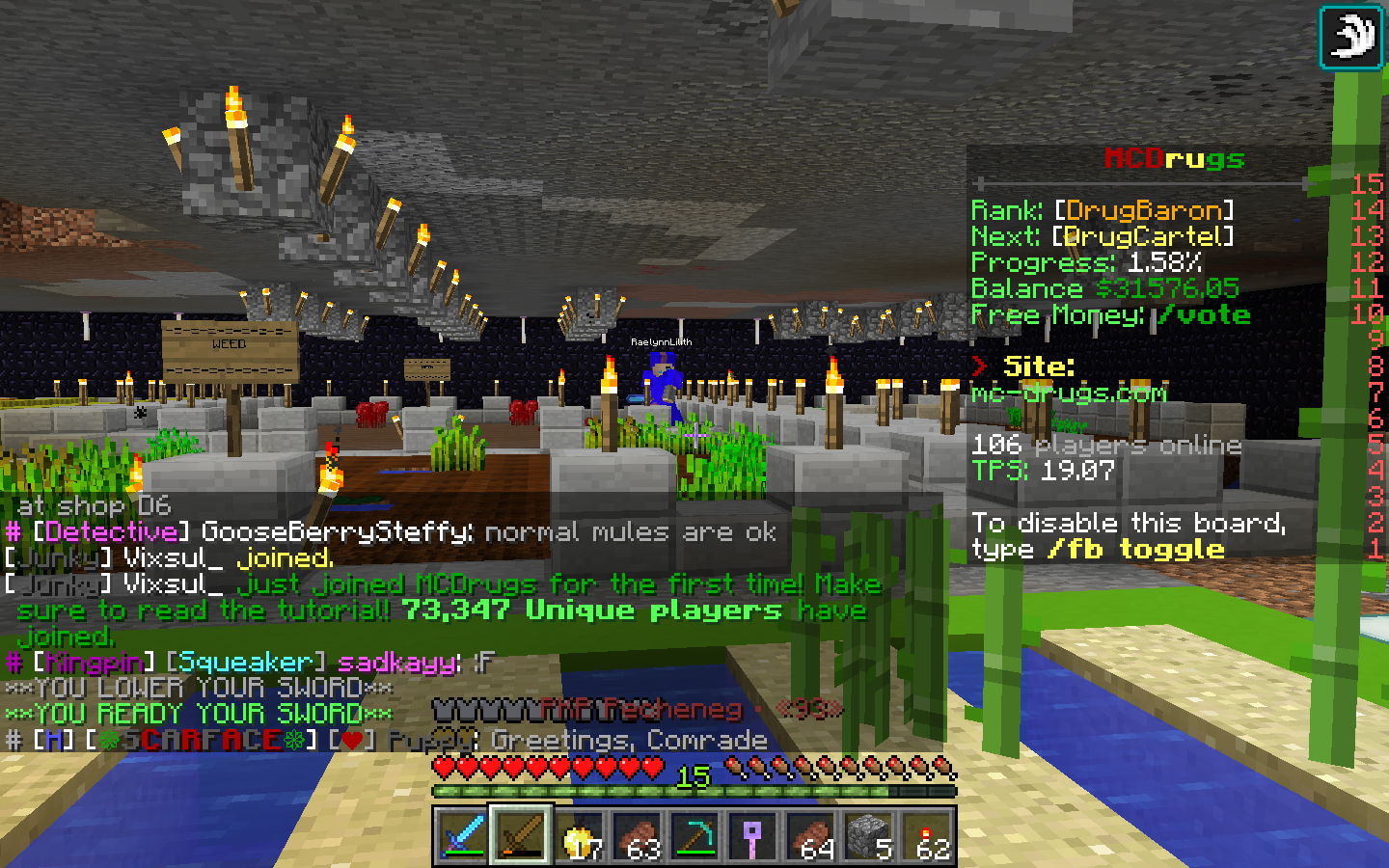Select the brown item stack of 63

click(x=637, y=835)
